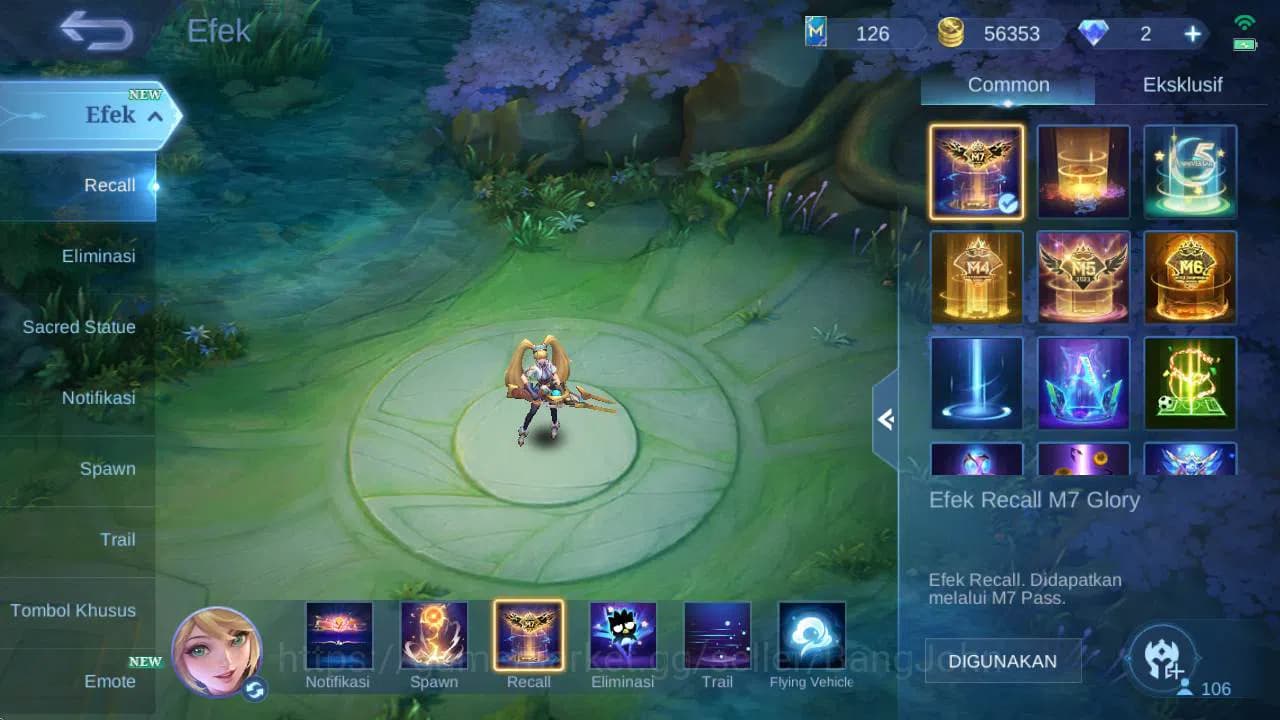Click the blue M ticket icon top bar
1280x720 pixels.
click(816, 33)
